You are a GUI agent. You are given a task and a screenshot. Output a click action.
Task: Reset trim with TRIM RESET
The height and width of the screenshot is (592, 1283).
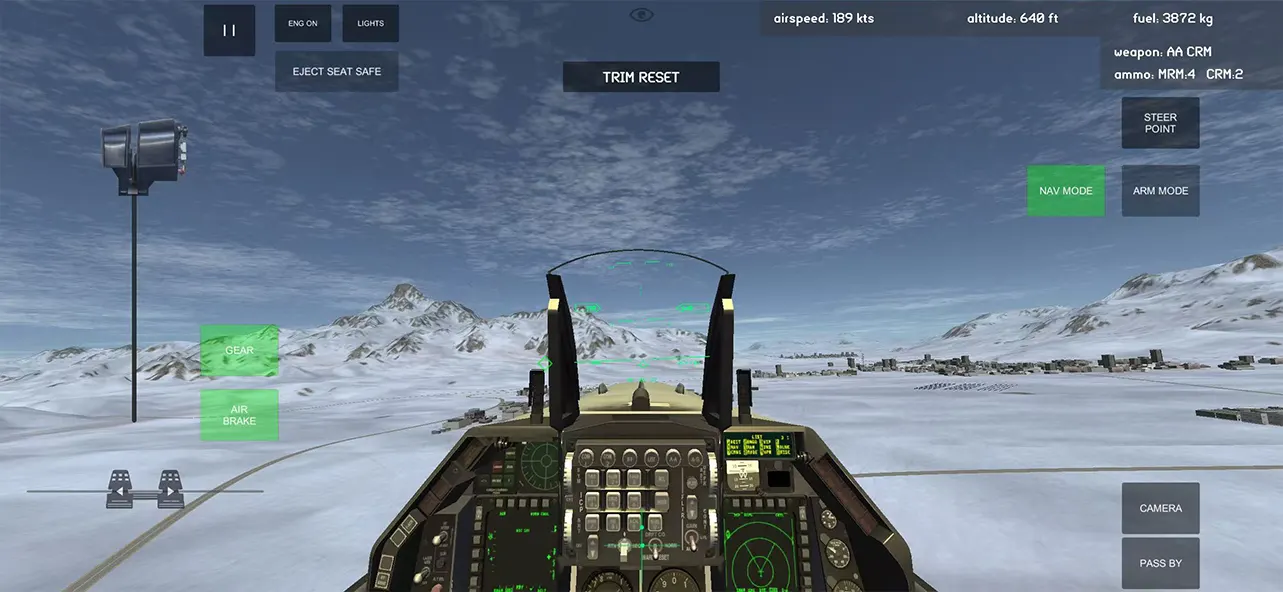point(641,77)
